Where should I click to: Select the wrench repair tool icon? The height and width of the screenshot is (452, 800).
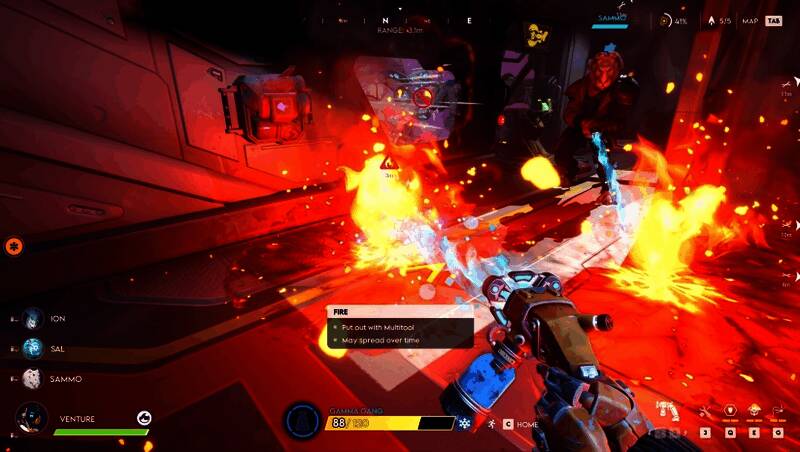point(706,411)
